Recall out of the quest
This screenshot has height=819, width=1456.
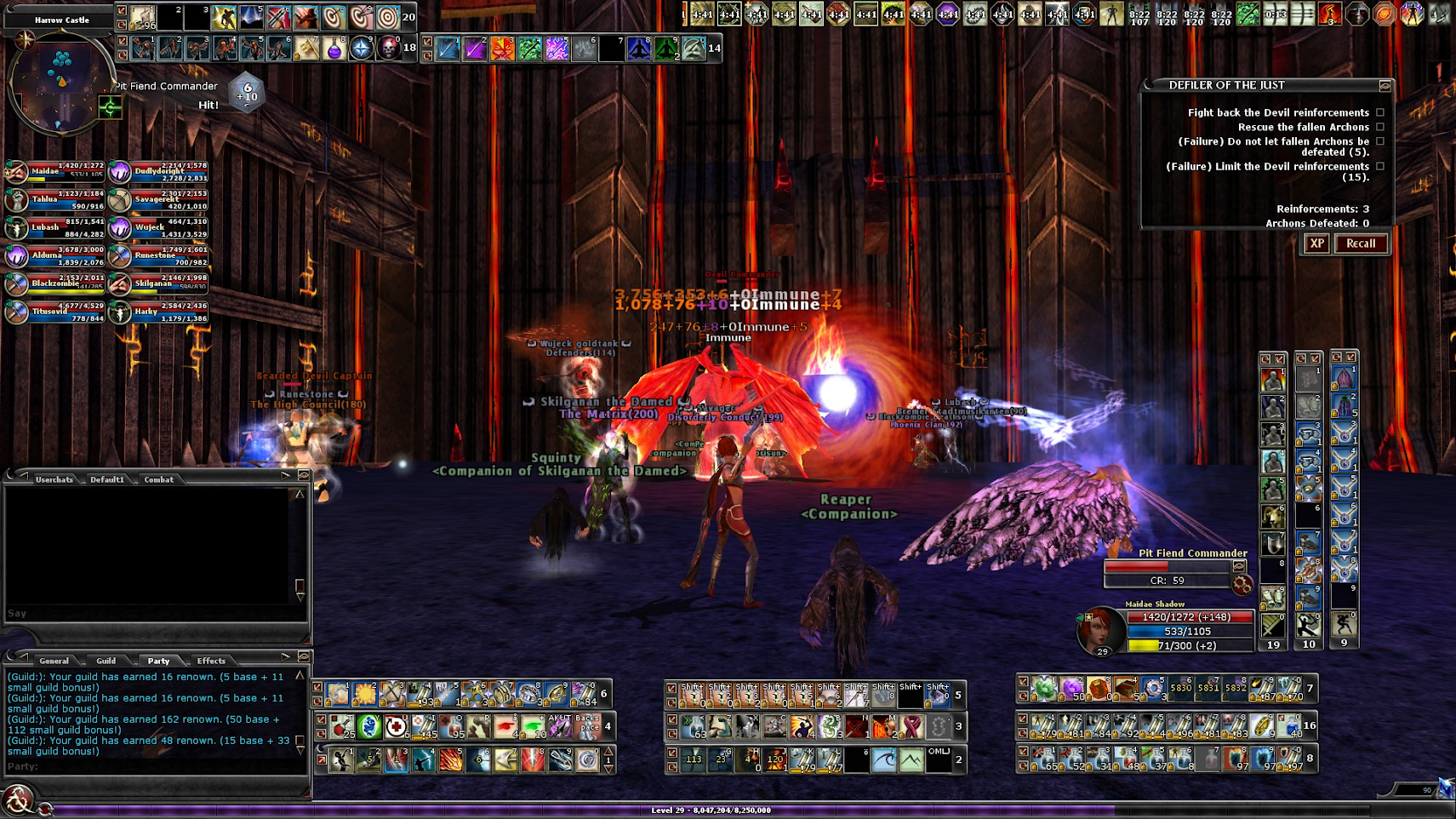click(1360, 243)
